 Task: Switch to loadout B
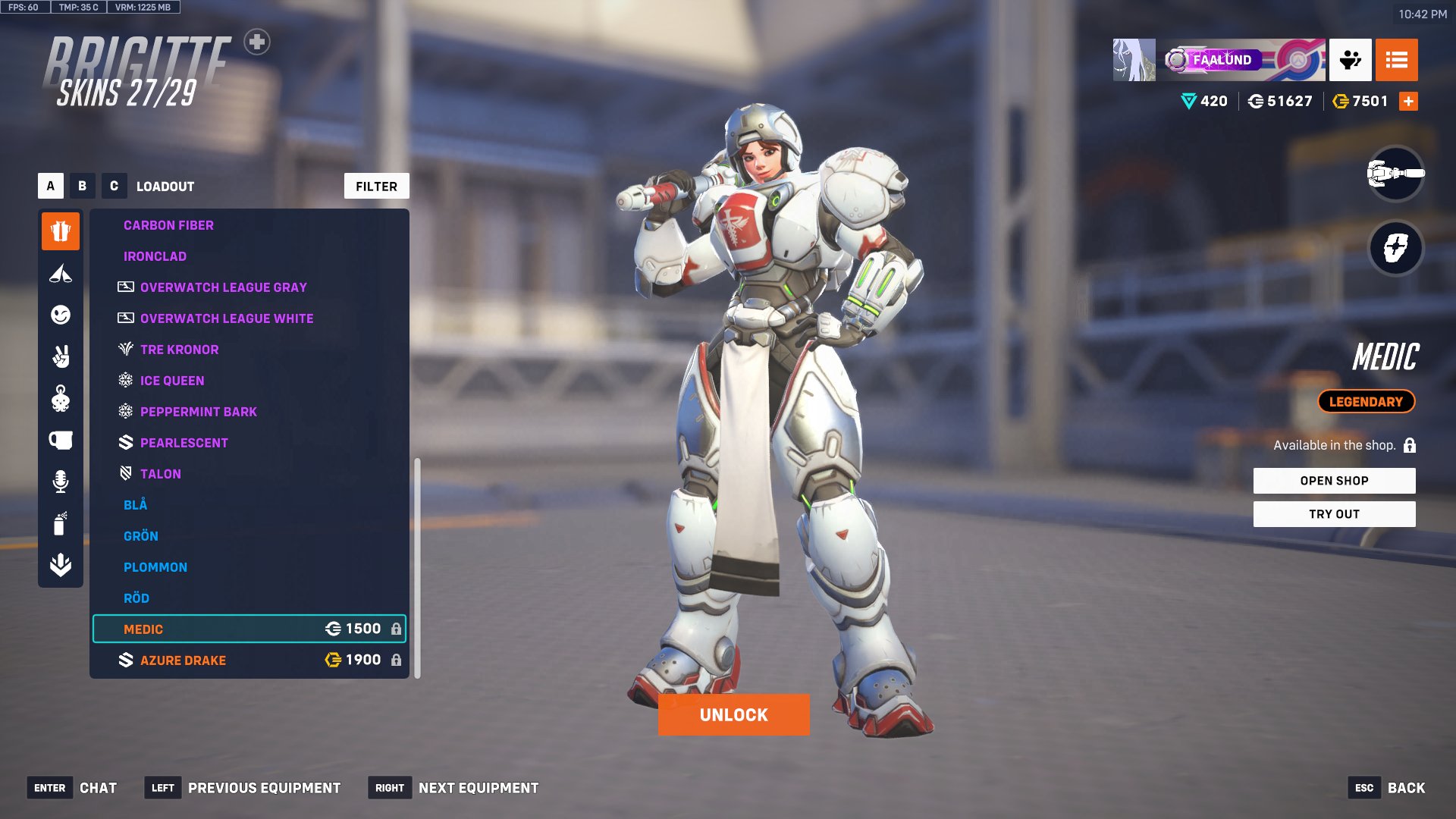82,186
